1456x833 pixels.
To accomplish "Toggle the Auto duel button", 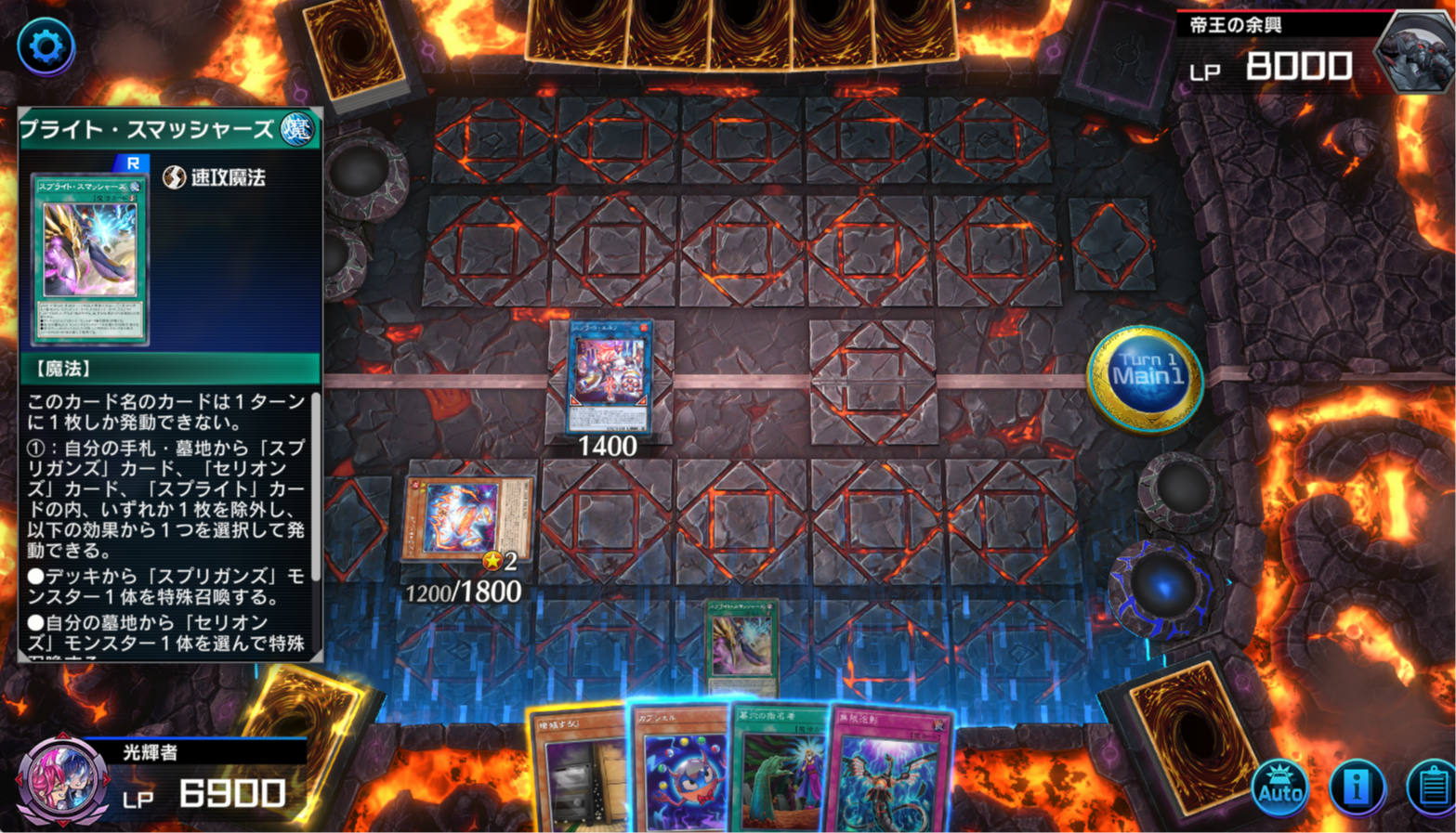I will click(1279, 787).
